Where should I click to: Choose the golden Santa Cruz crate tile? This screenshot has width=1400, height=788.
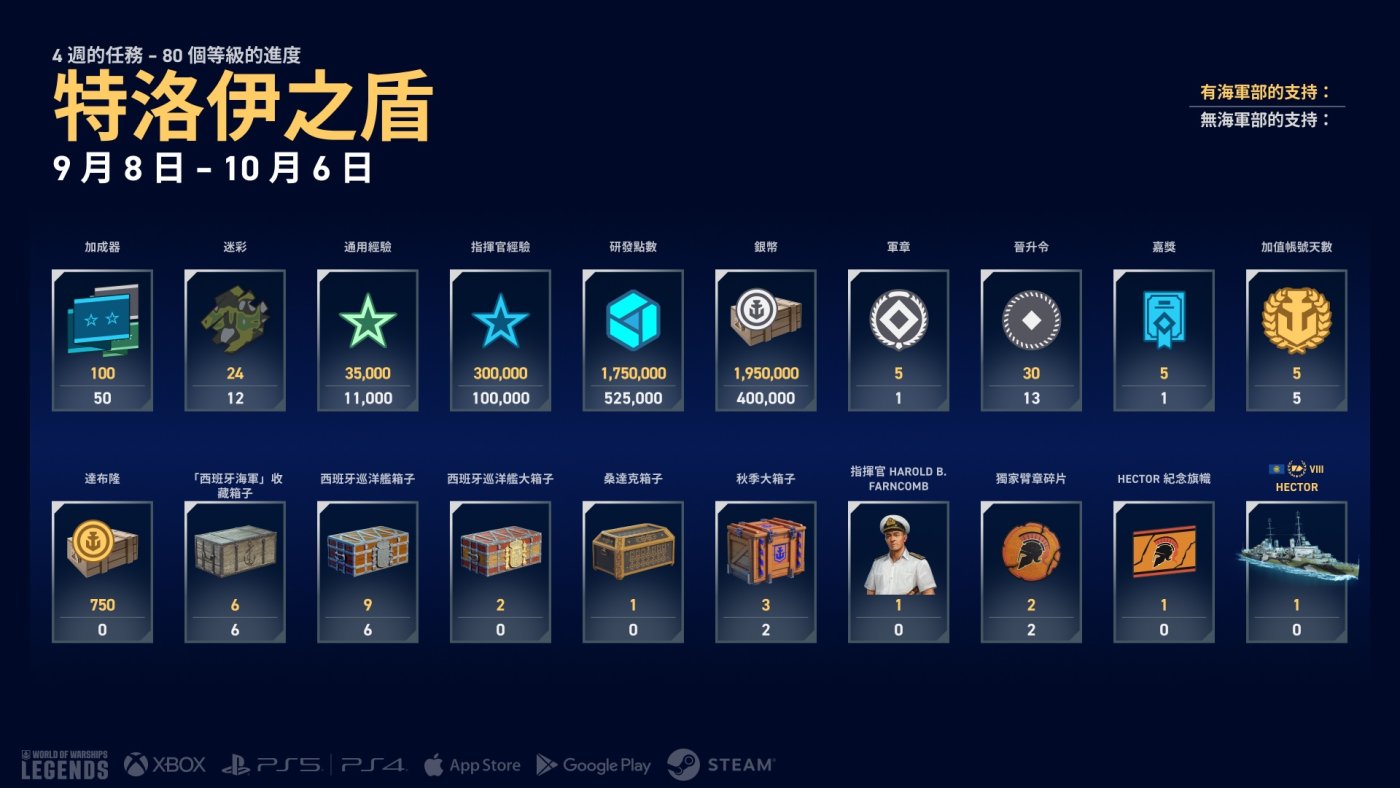(x=632, y=572)
